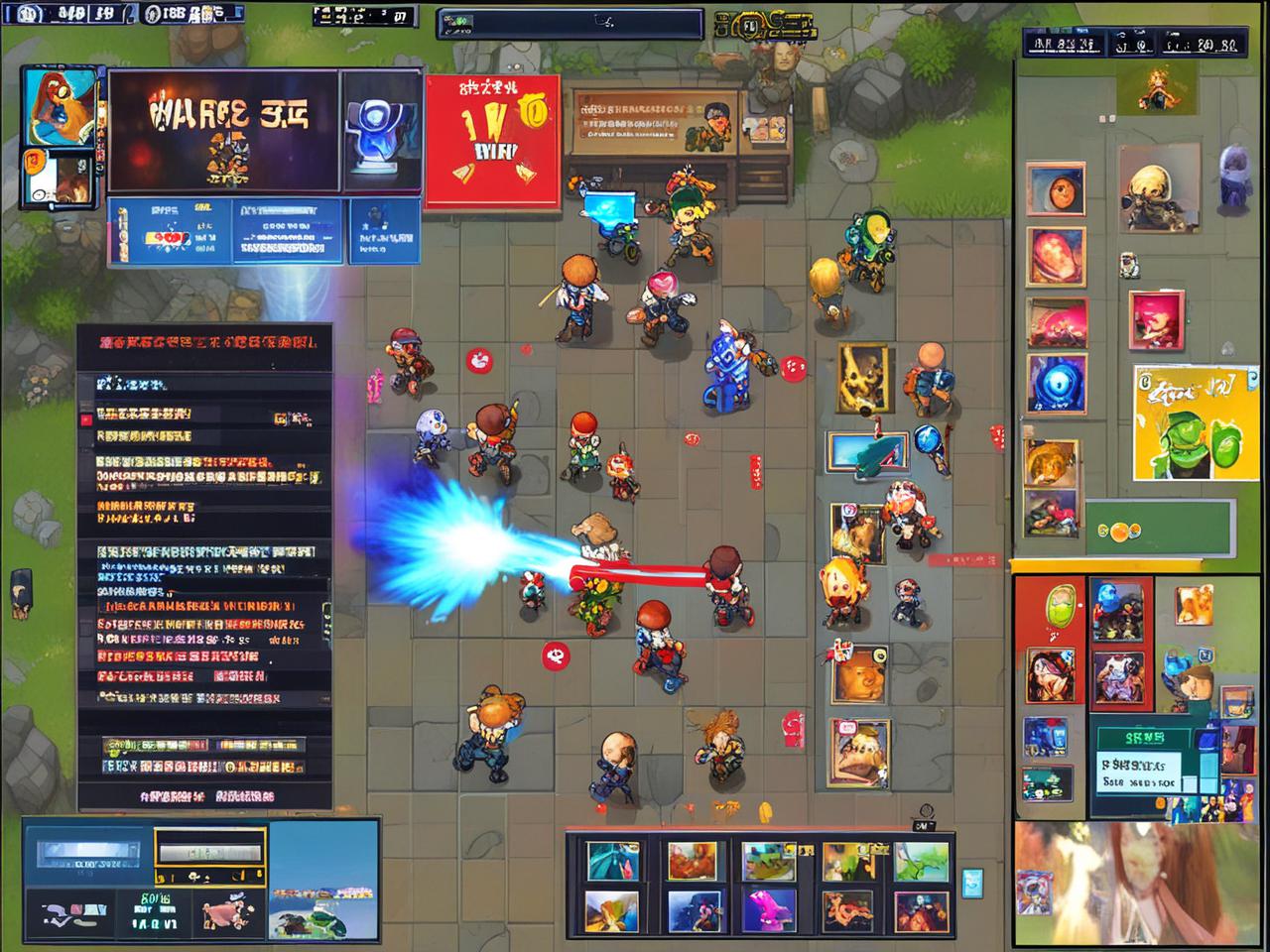Select the dark top-center bar
This screenshot has width=1270, height=952.
(x=570, y=24)
